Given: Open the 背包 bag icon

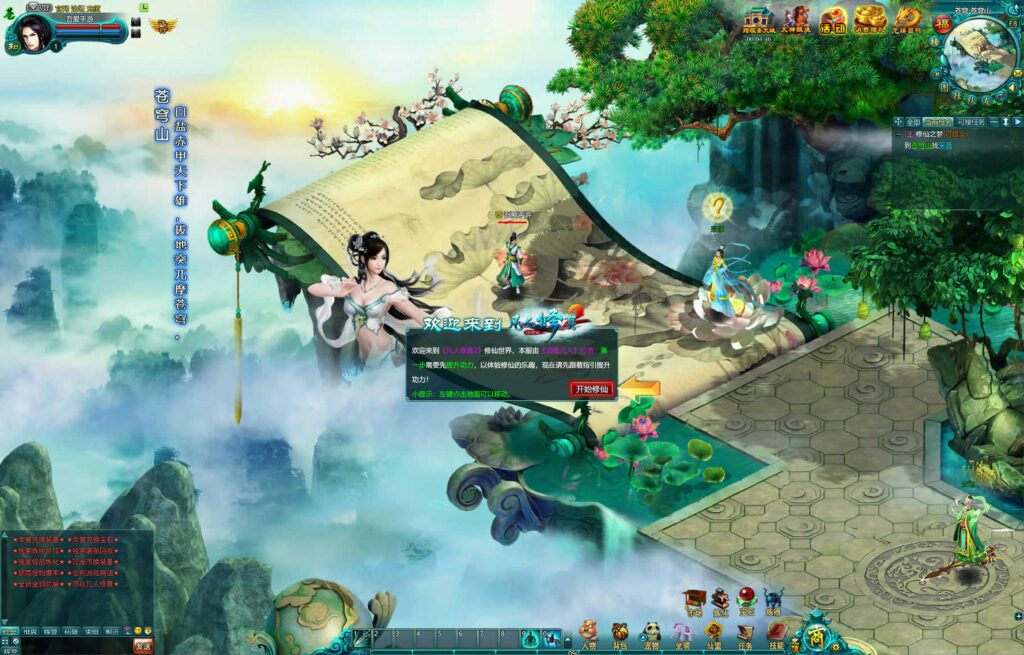Looking at the screenshot, I should coord(620,632).
